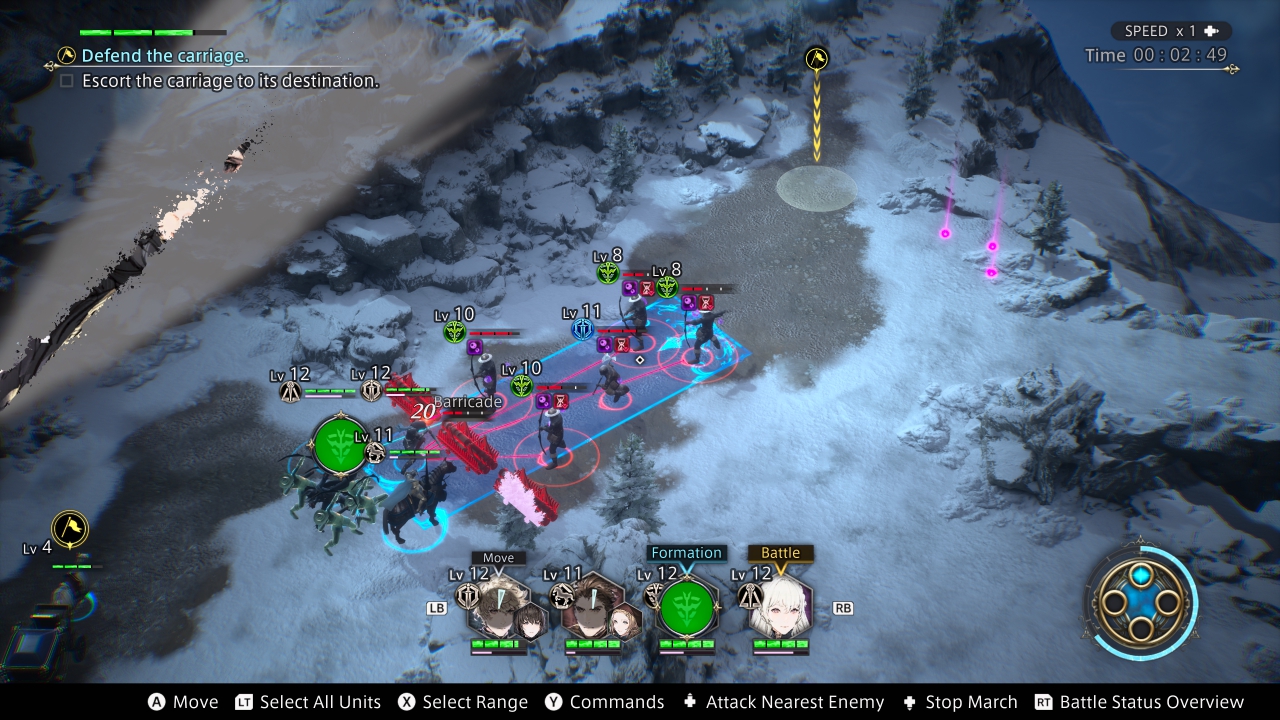Select the Lv 4 carriage flag marker
Screen dimensions: 1280x720
[70, 528]
